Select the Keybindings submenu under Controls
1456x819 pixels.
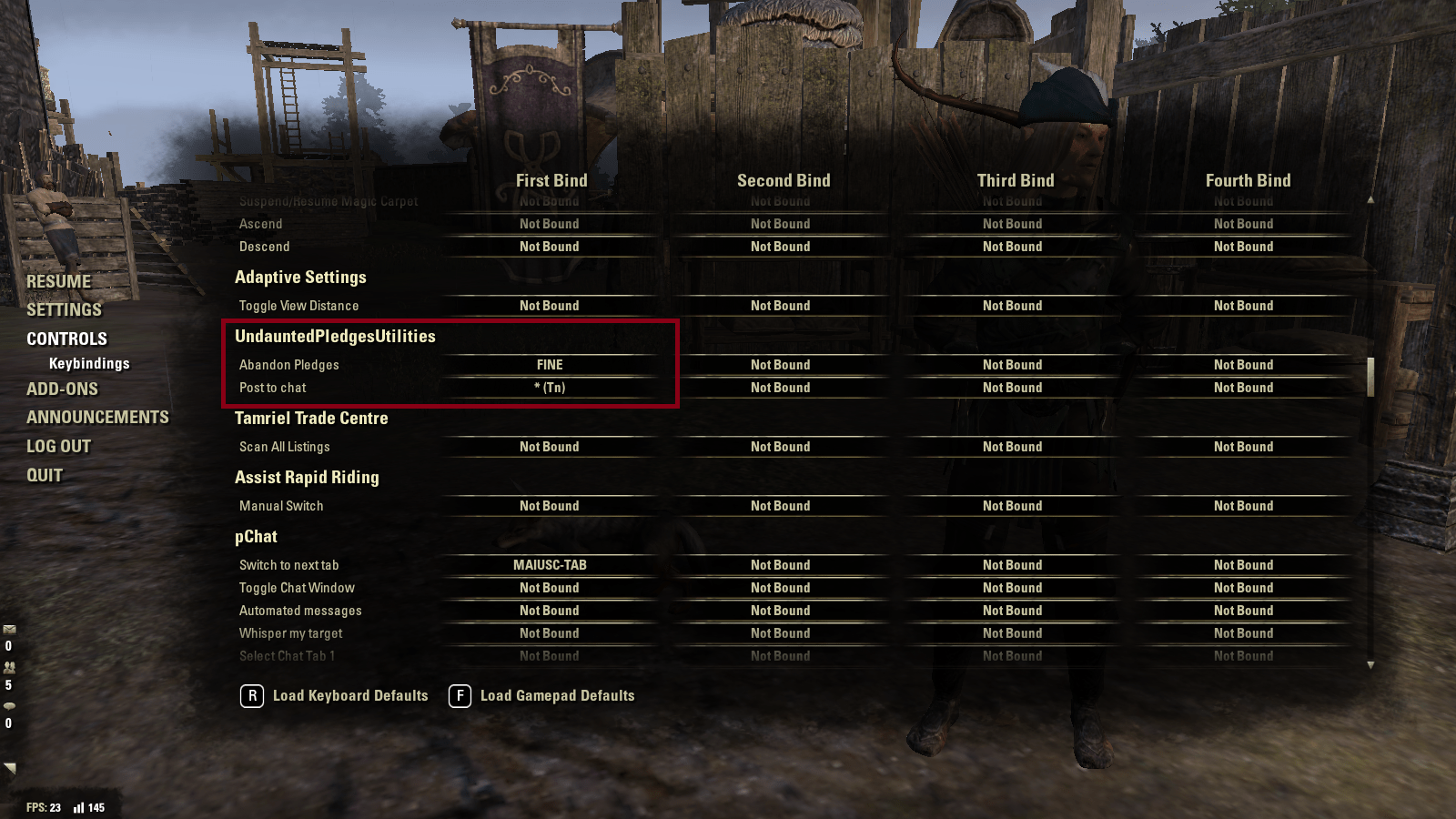tap(89, 362)
